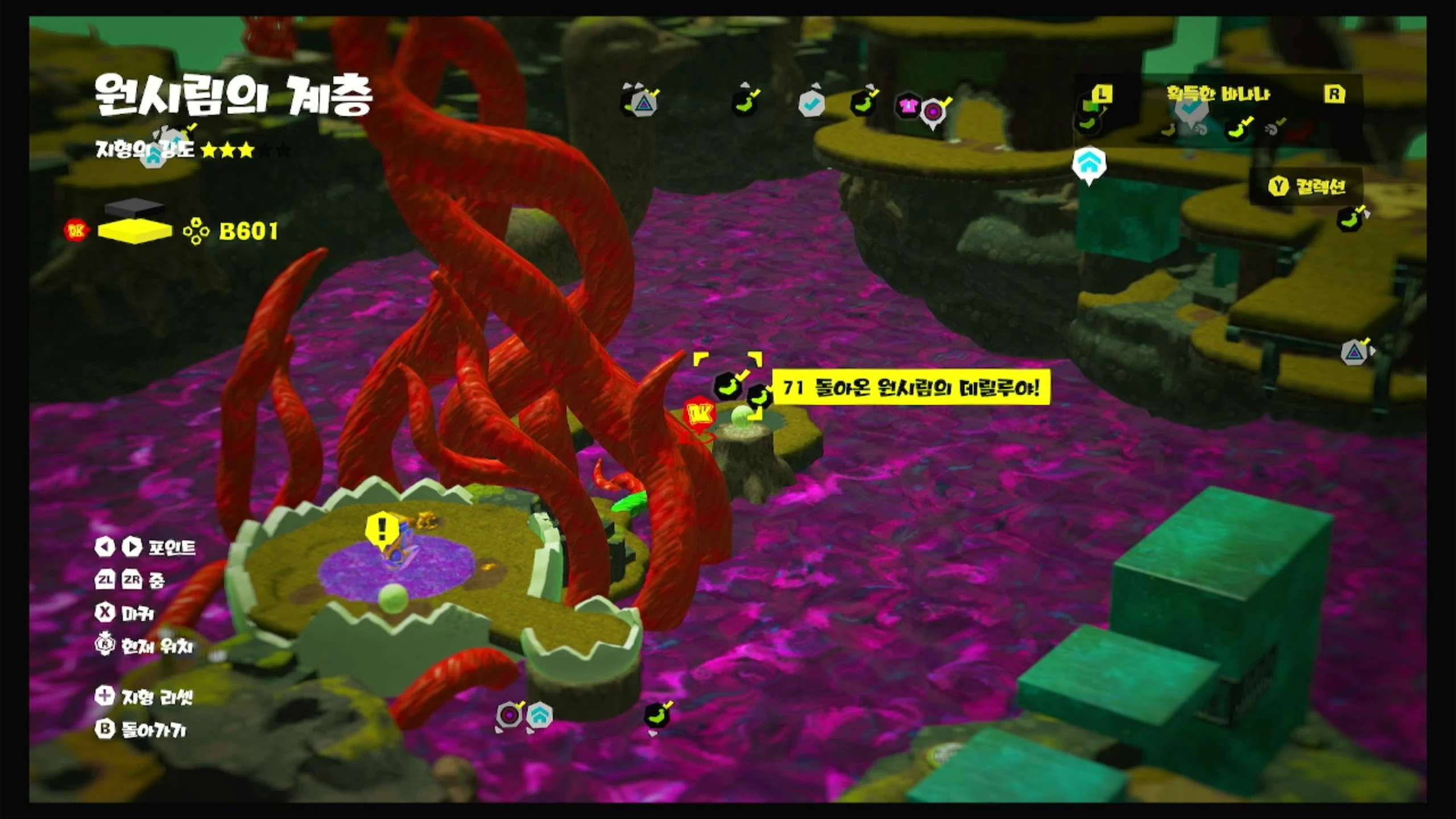Select the banana marker inside the yellow brackets
The image size is (1456, 819).
pyautogui.click(x=727, y=386)
